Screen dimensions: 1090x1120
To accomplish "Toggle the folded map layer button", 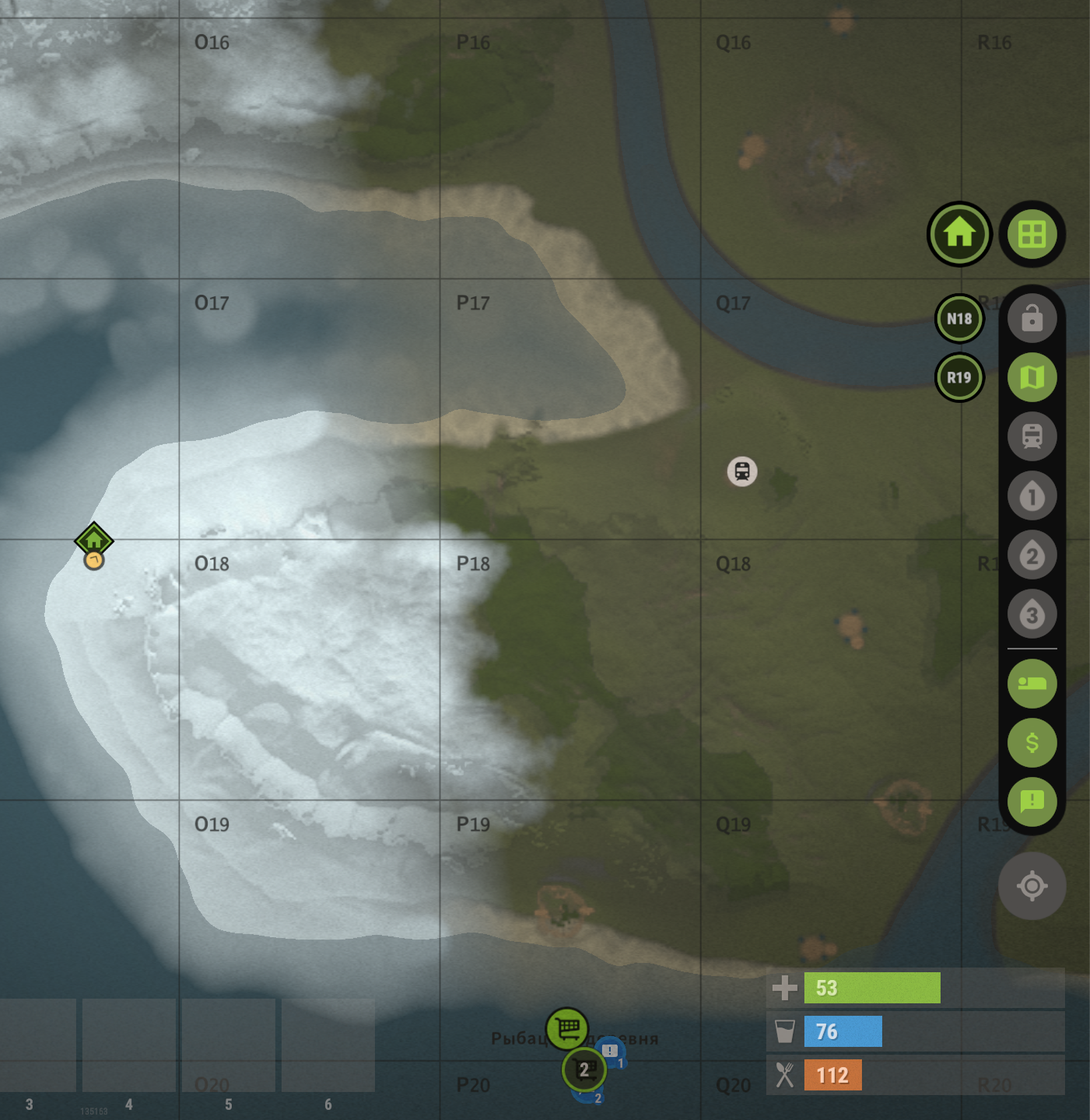I will (1032, 378).
